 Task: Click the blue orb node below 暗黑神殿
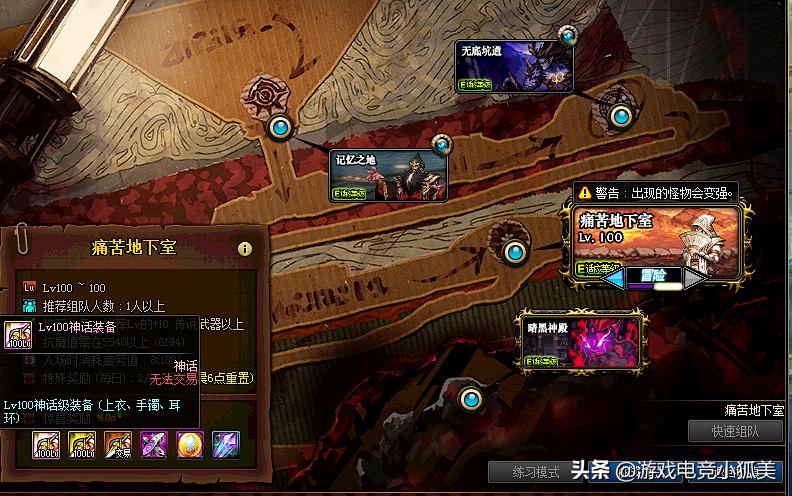coord(471,400)
